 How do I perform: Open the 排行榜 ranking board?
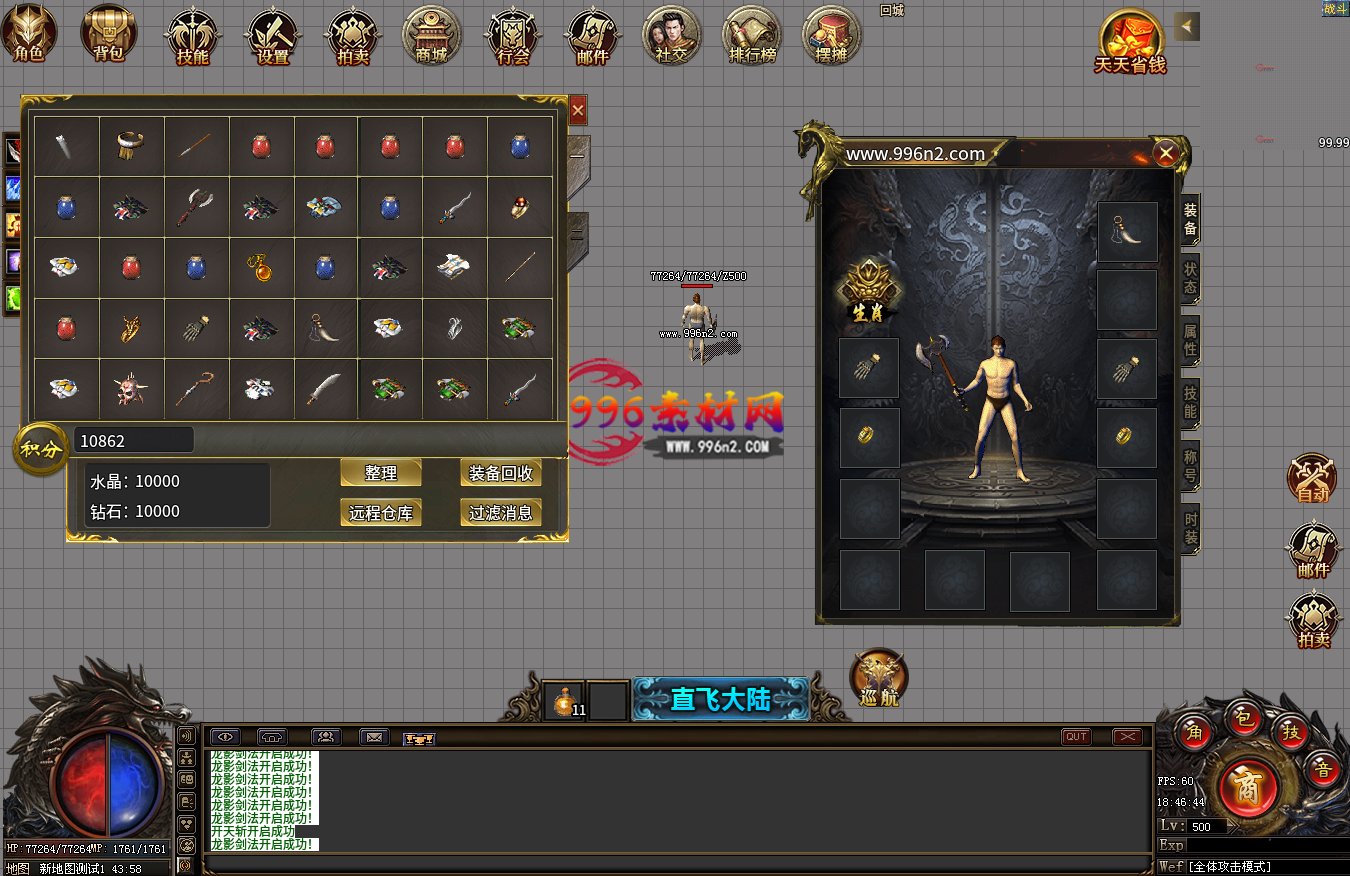[752, 36]
